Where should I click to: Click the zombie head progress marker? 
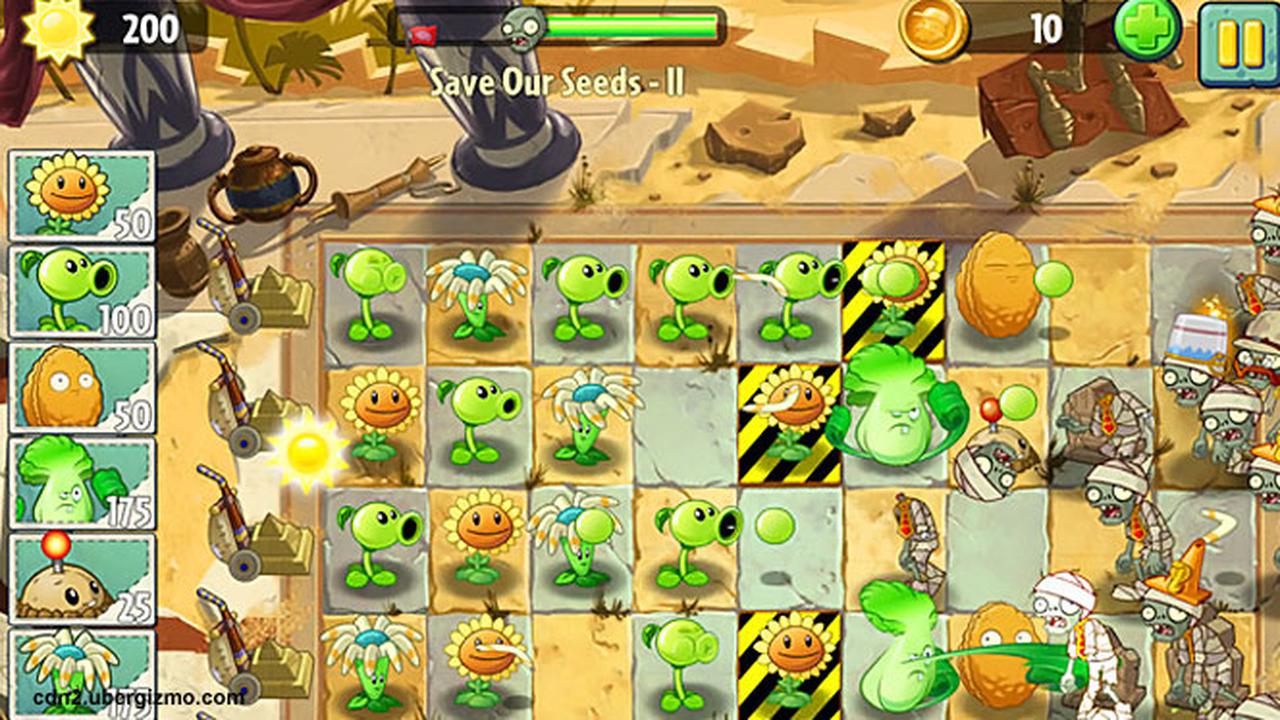point(520,30)
